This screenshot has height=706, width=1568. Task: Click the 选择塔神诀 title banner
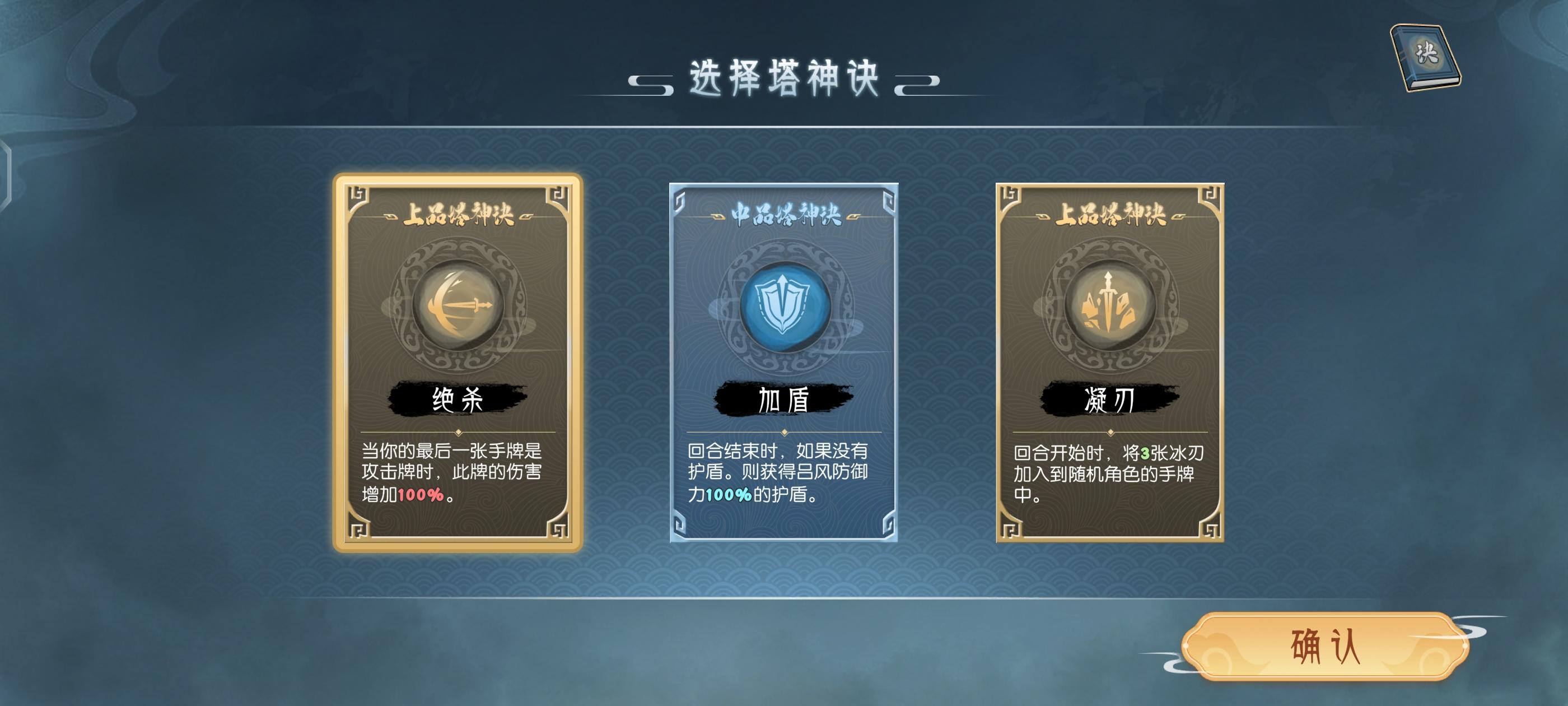tap(784, 78)
